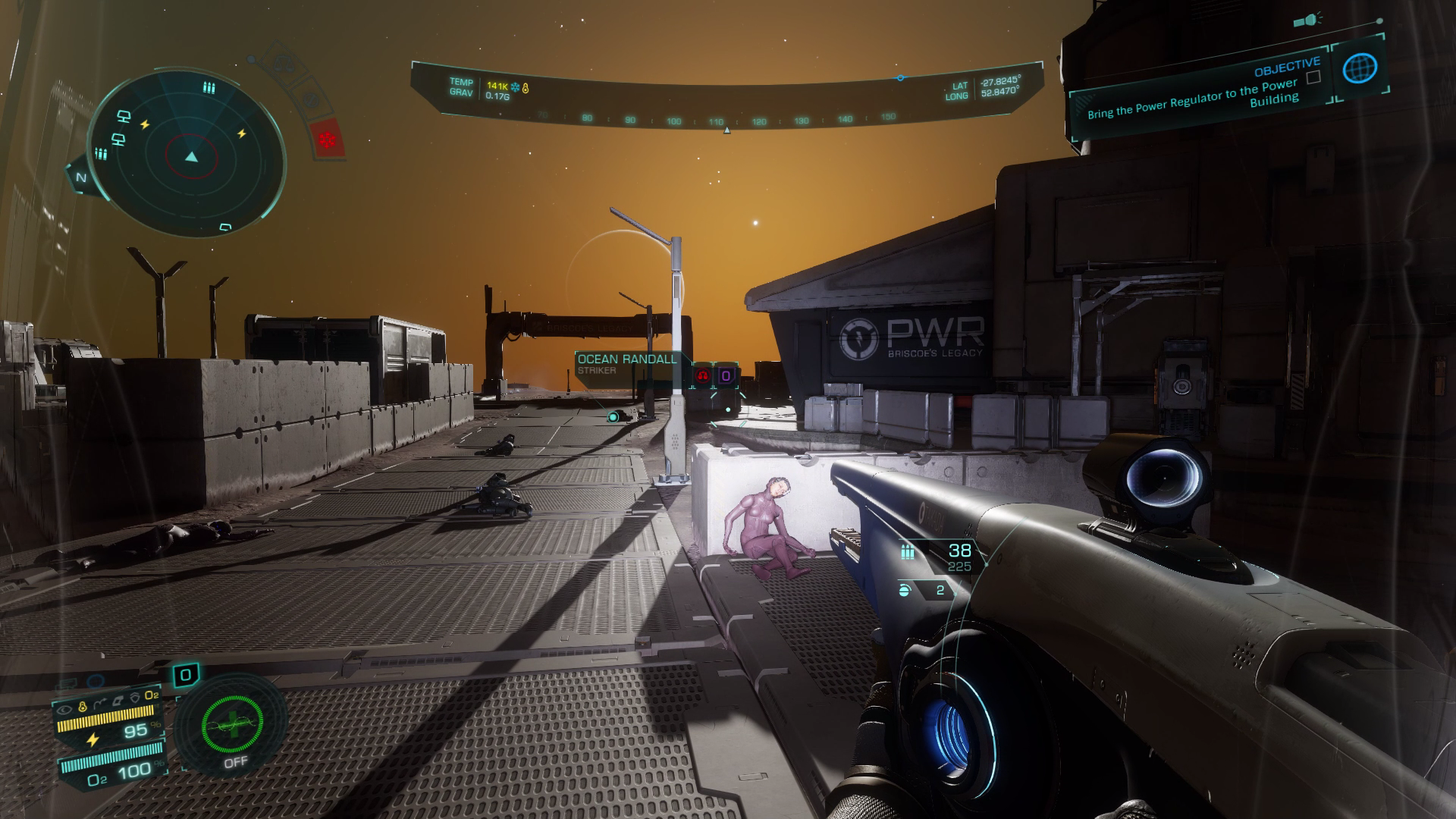The width and height of the screenshot is (1456, 819).
Task: Tick the objective completion checkbox
Action: pyautogui.click(x=1313, y=77)
